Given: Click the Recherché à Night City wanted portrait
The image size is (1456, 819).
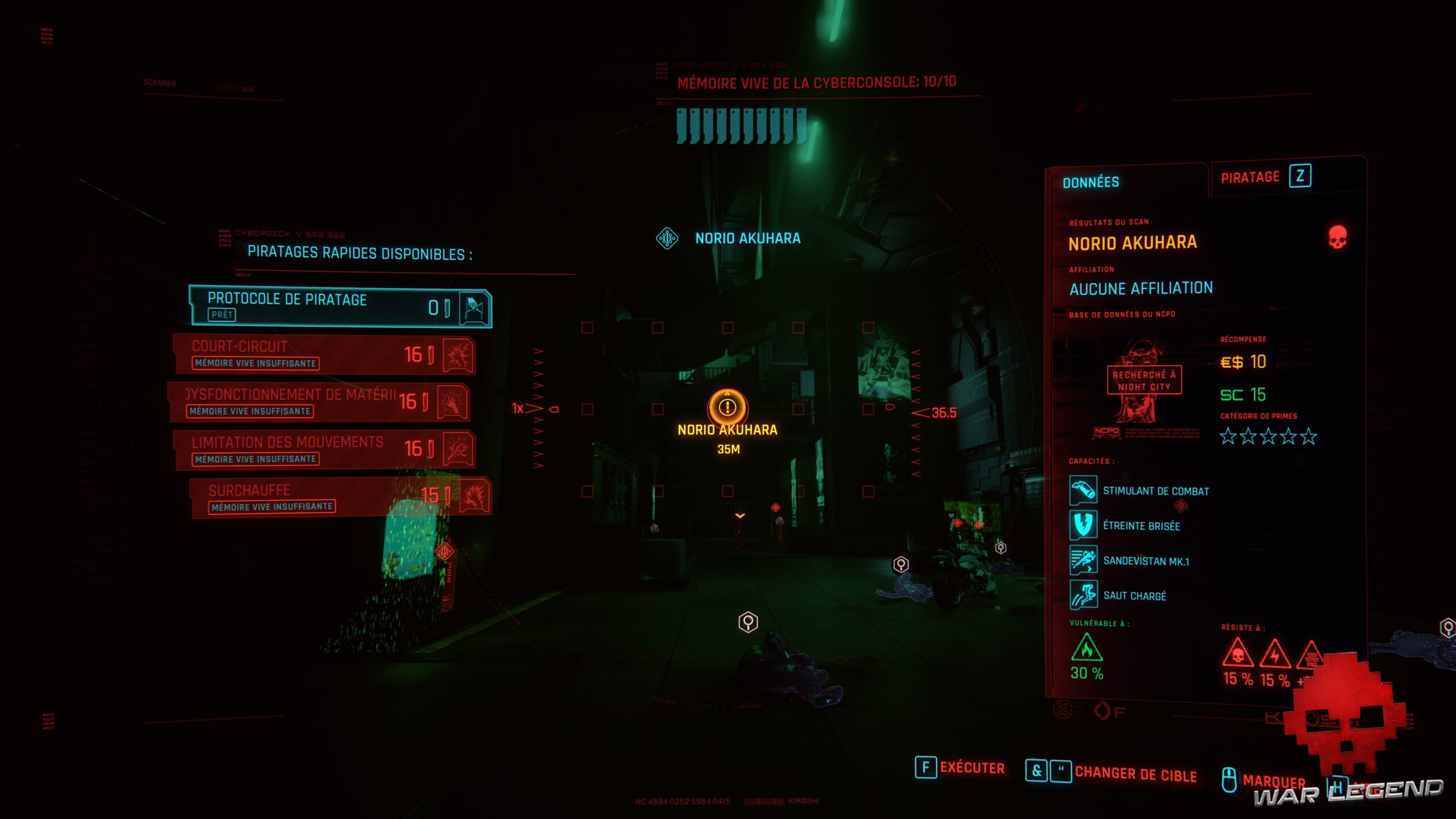Looking at the screenshot, I should click(x=1143, y=381).
